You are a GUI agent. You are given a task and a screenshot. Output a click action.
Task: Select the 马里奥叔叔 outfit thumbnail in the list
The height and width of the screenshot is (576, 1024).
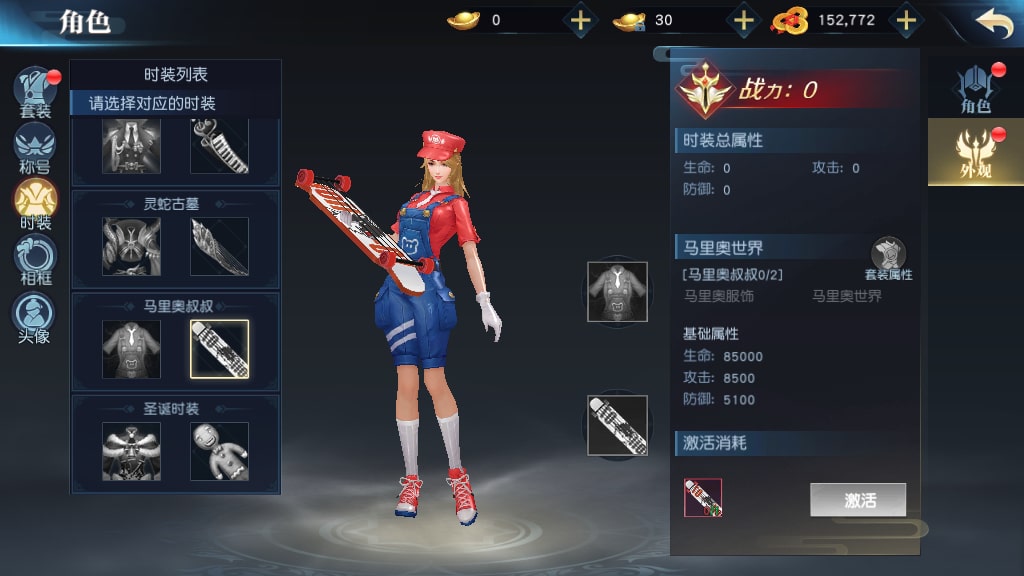[131, 350]
